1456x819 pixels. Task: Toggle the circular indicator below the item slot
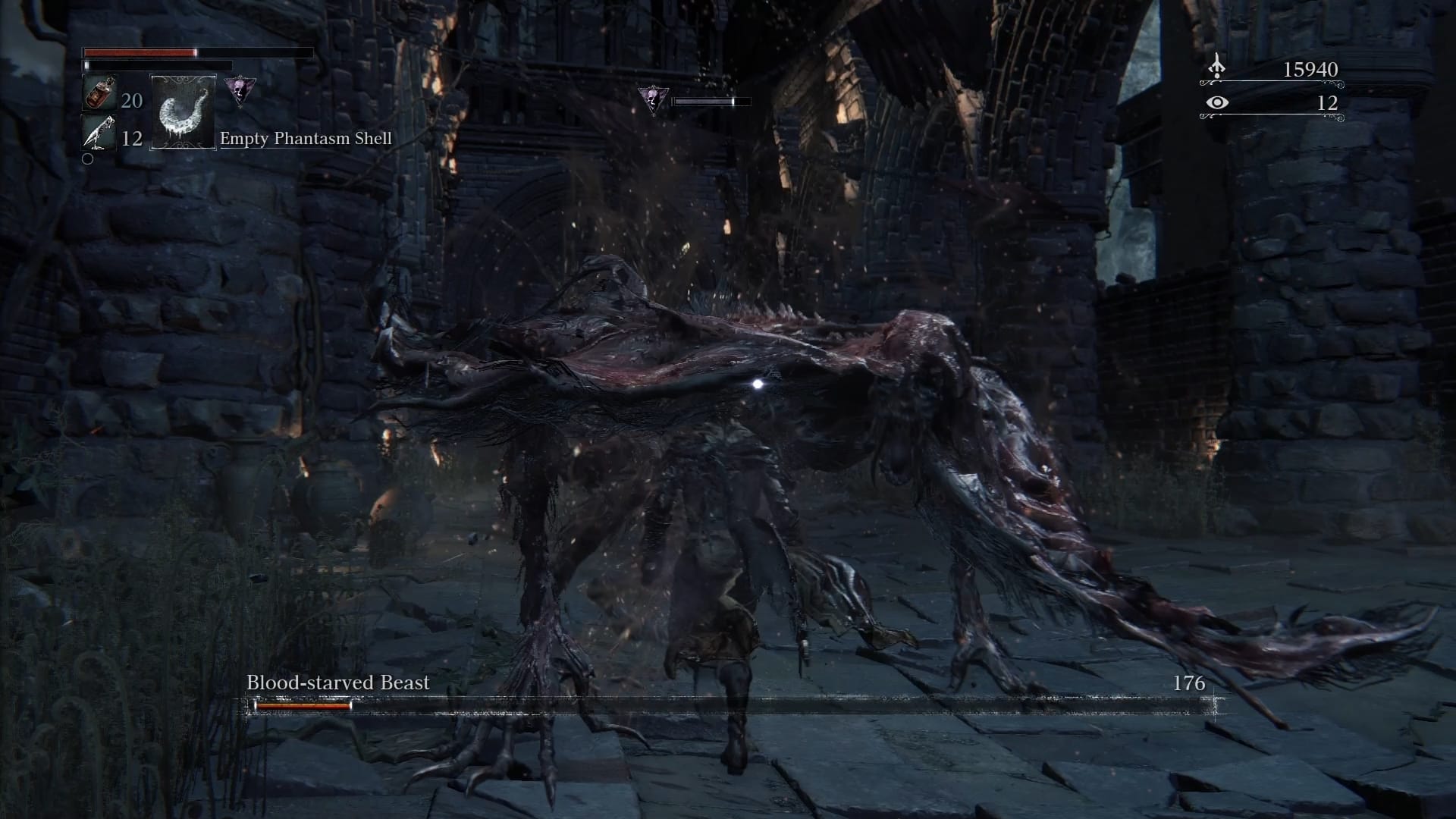(x=89, y=158)
